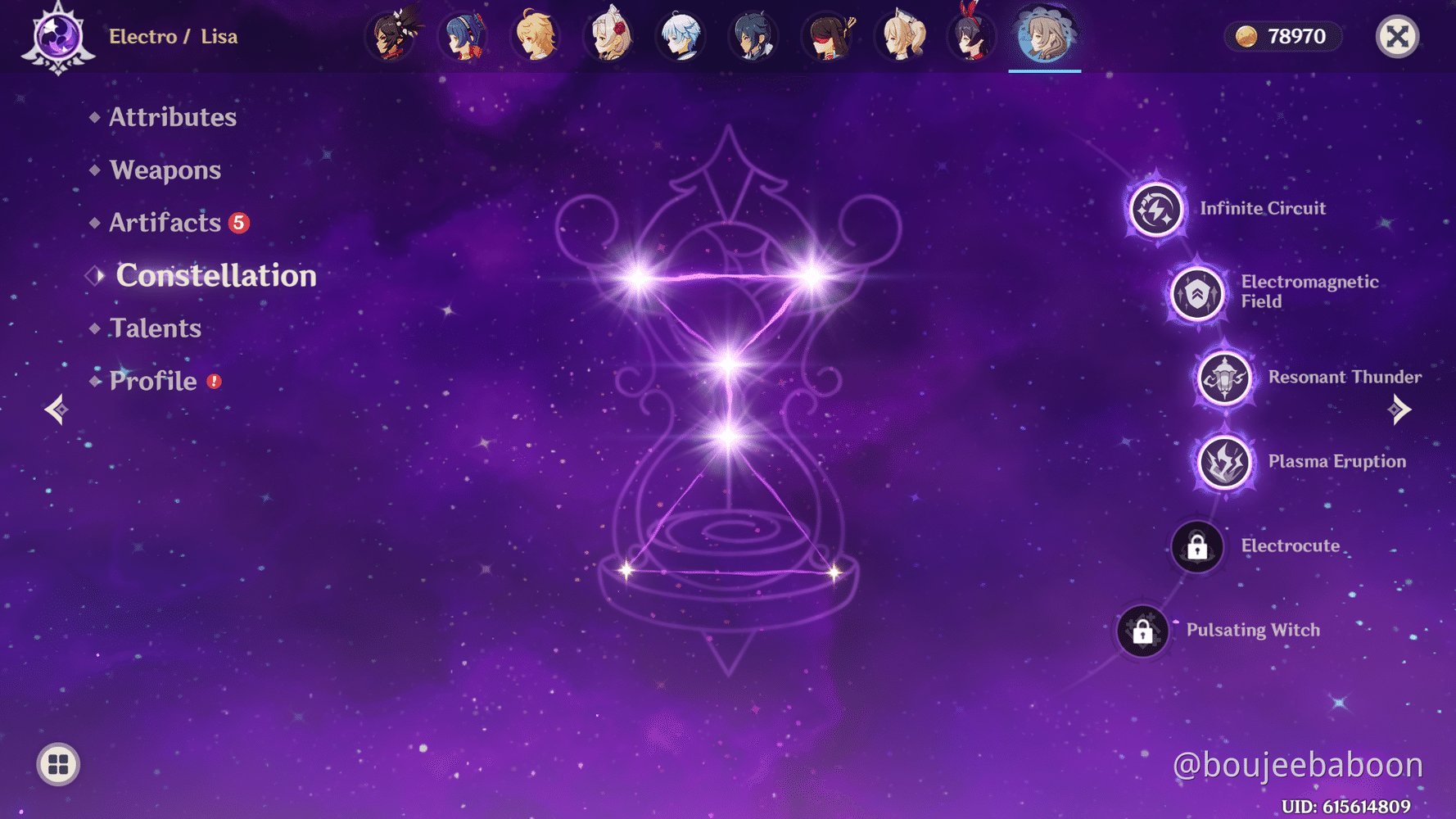Image resolution: width=1456 pixels, height=819 pixels.
Task: Click the locked Electrocute constellation
Action: click(x=1196, y=546)
